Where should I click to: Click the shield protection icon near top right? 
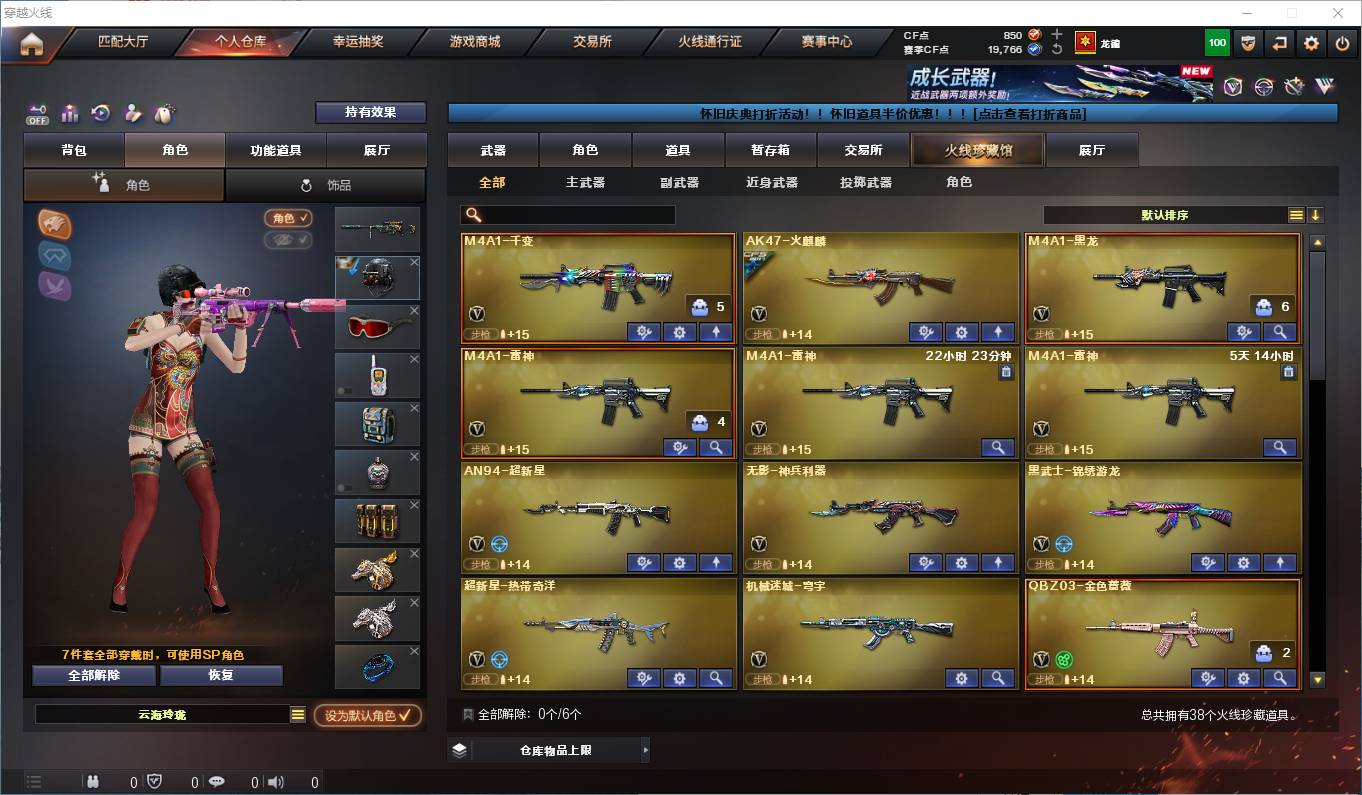click(1248, 43)
